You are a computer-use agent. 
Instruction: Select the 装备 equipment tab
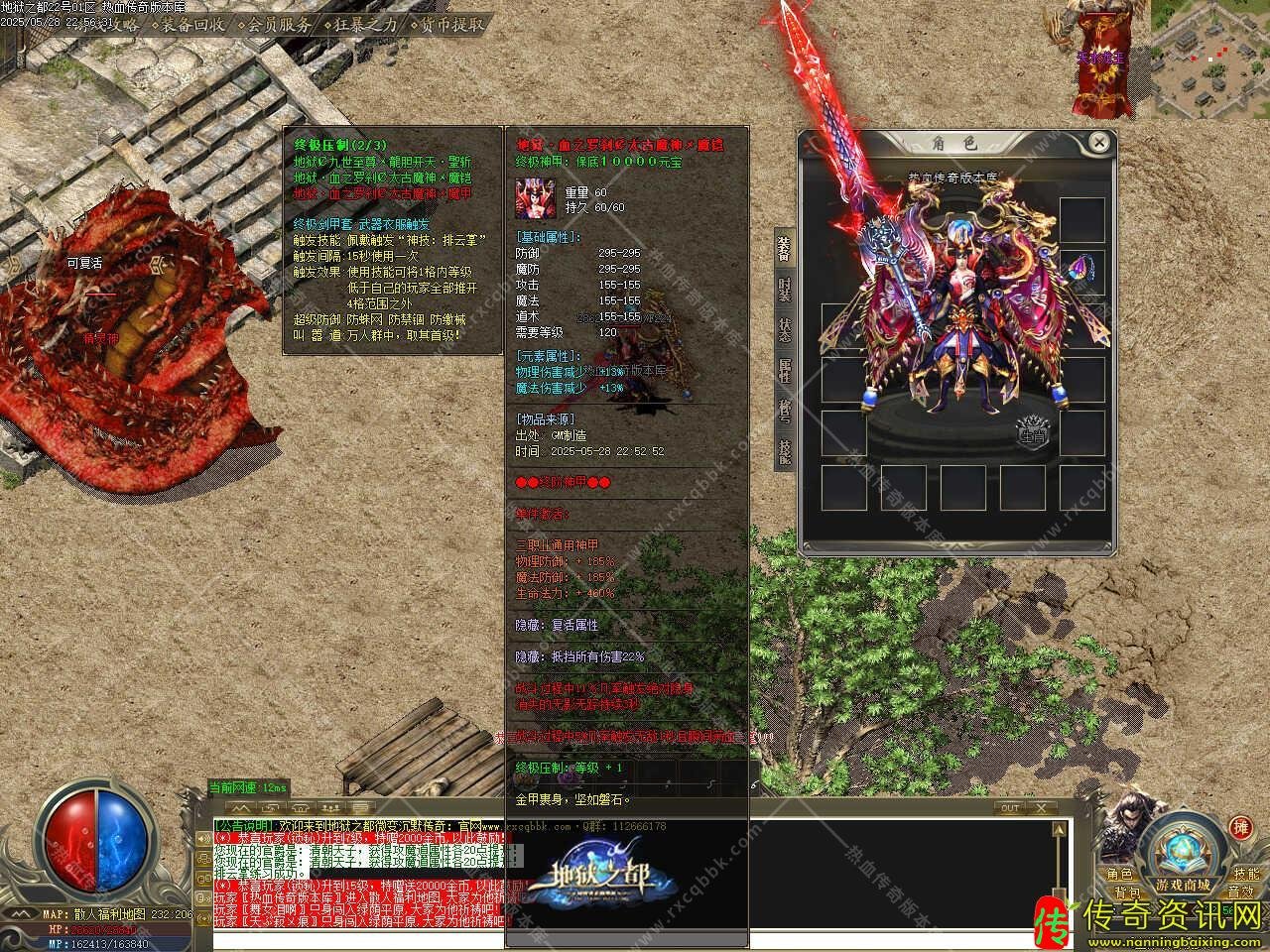784,249
